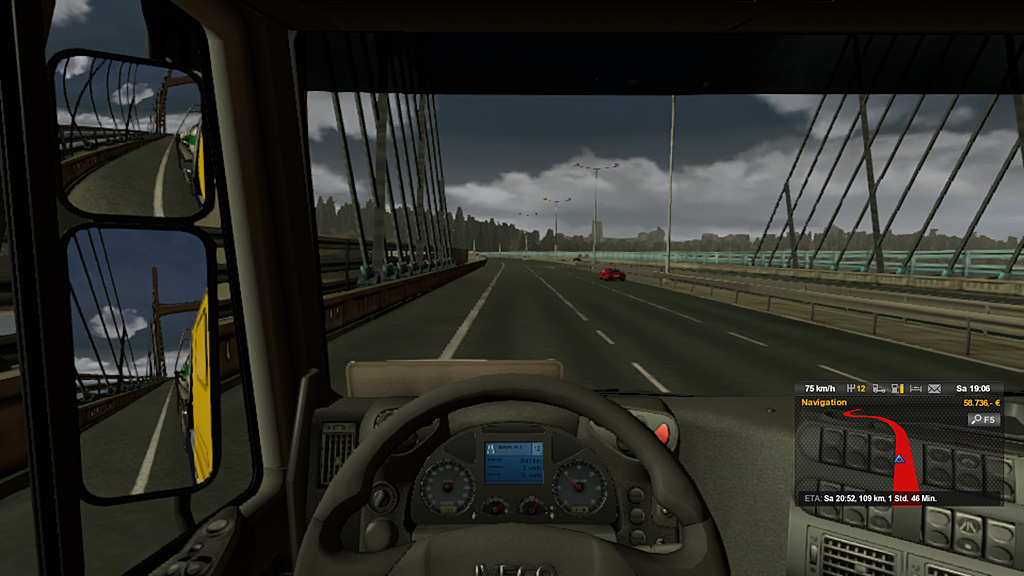Click the bed rest indicator icon
This screenshot has width=1024, height=576.
916,388
